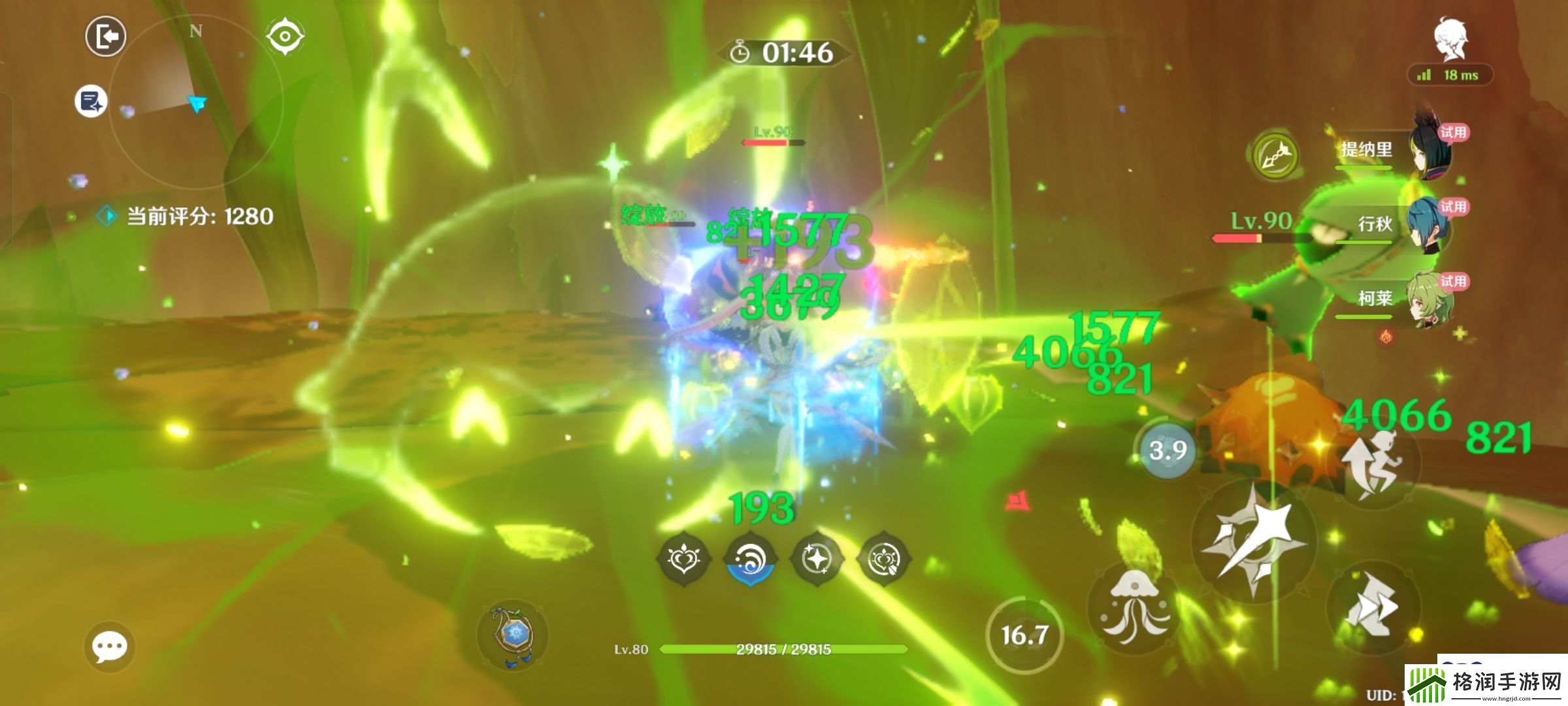Open the circular minimap

pyautogui.click(x=196, y=103)
